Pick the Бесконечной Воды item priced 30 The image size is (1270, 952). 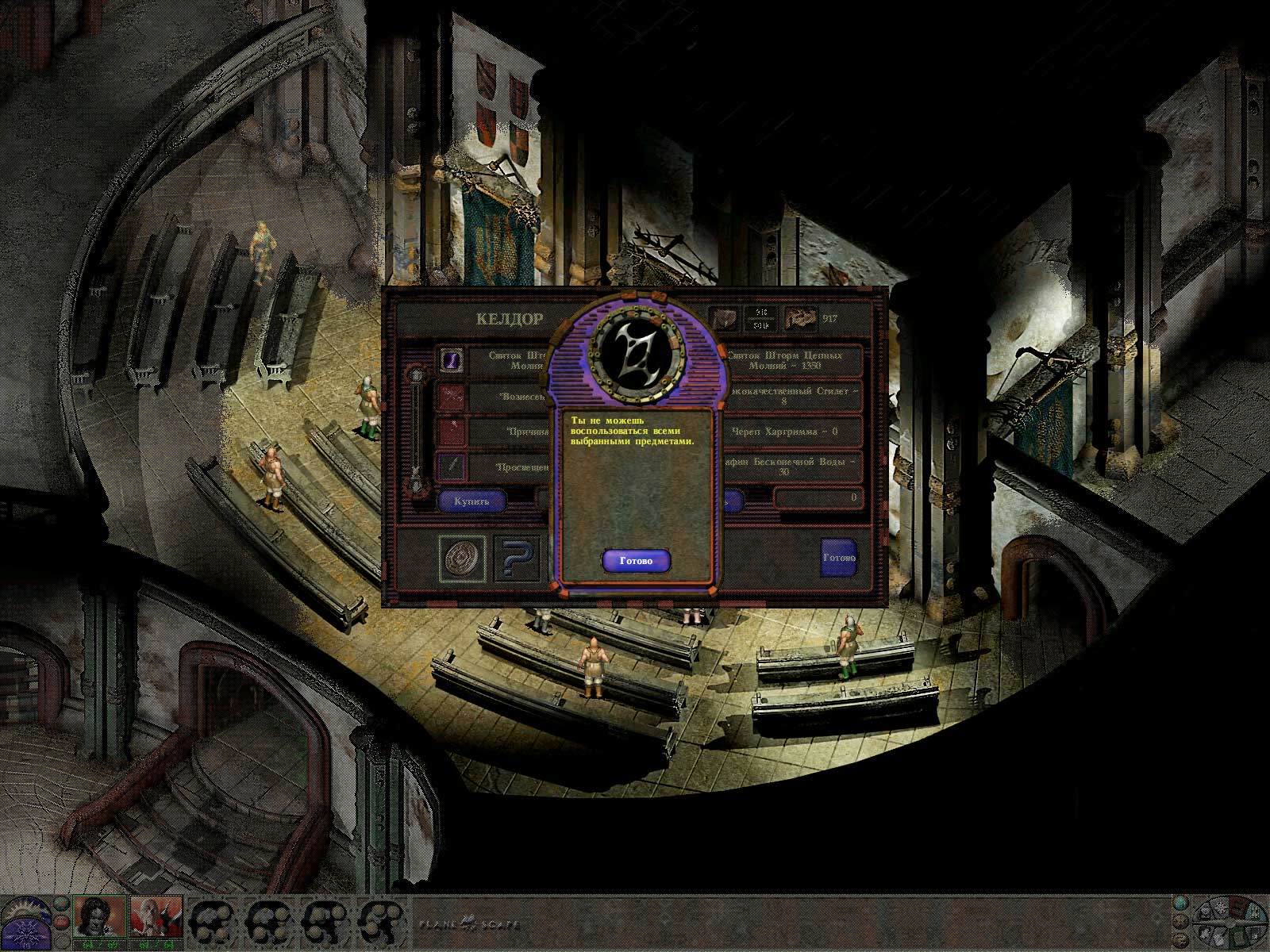tap(794, 466)
